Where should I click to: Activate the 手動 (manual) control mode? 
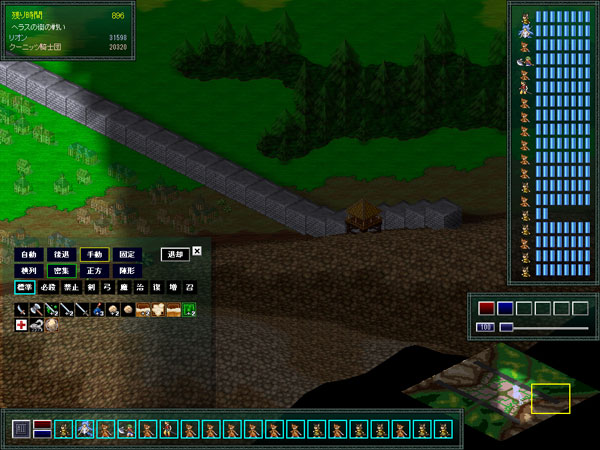pyautogui.click(x=95, y=254)
